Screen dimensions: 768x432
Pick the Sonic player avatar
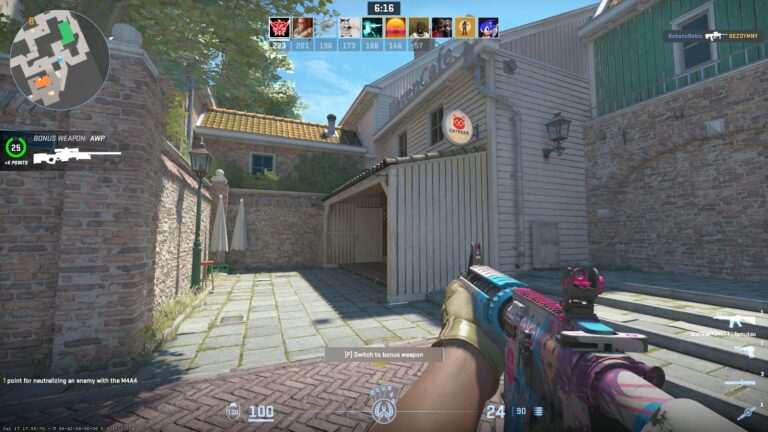(489, 28)
